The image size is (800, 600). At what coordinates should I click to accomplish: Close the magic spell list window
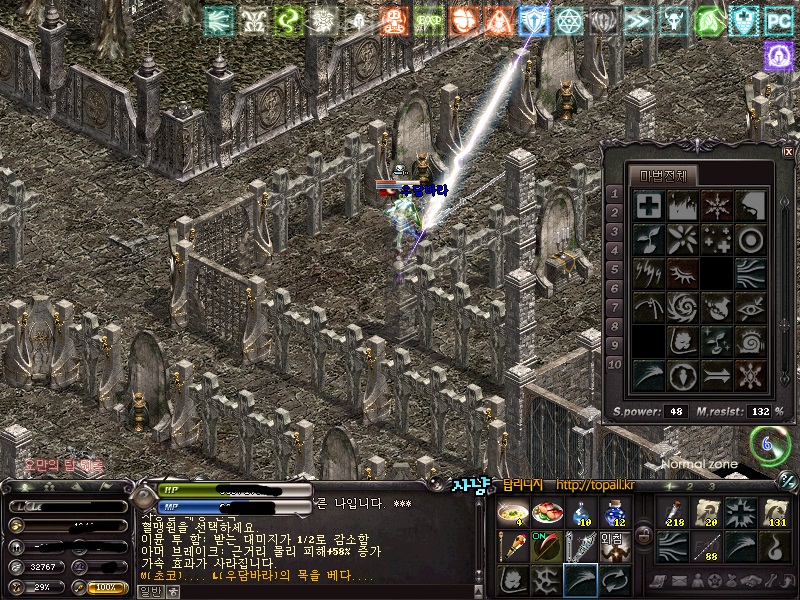click(x=788, y=151)
